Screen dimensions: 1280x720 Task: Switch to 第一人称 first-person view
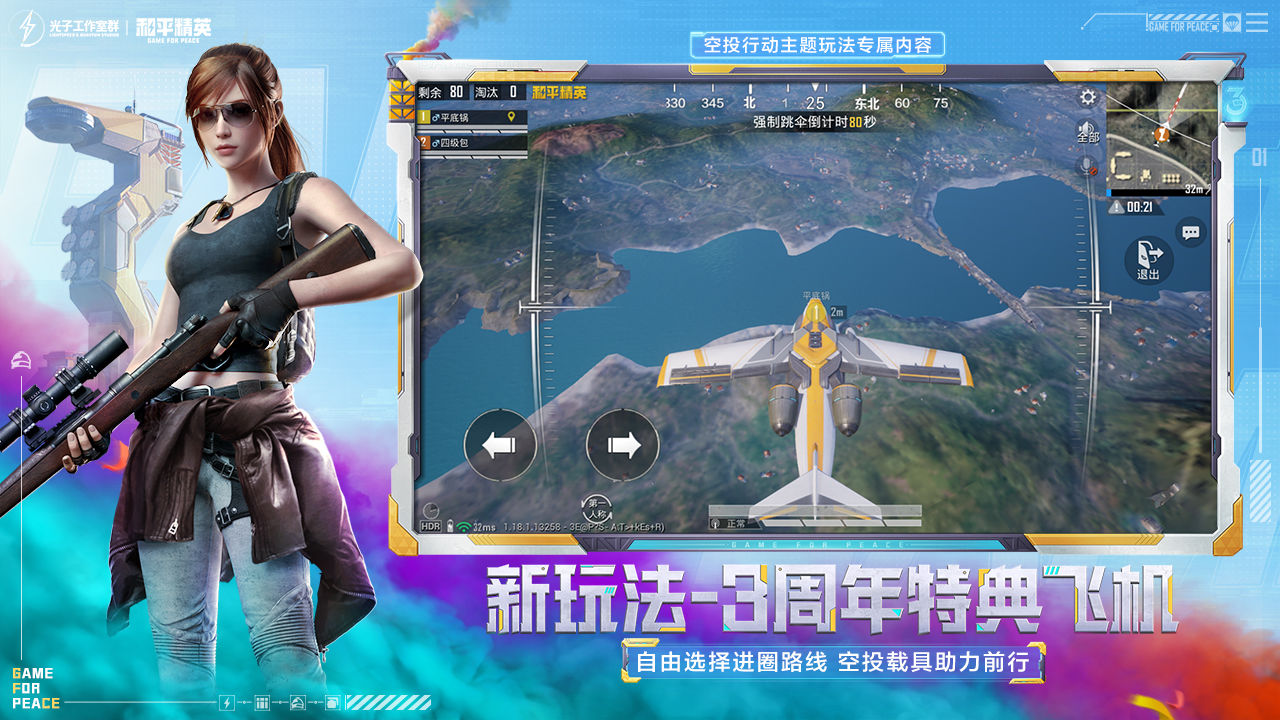(596, 504)
